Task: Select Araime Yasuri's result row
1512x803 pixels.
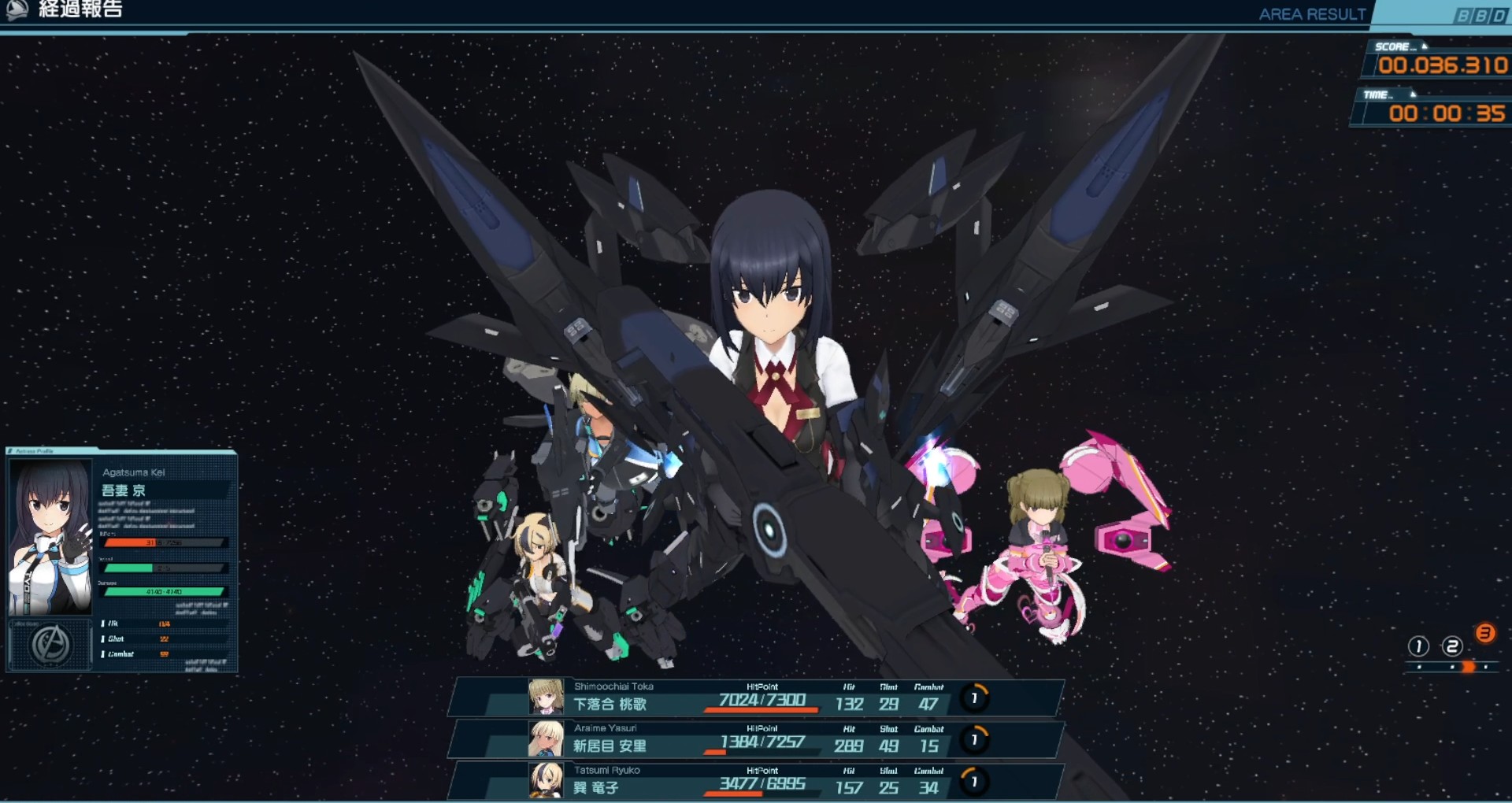Action: (x=756, y=739)
